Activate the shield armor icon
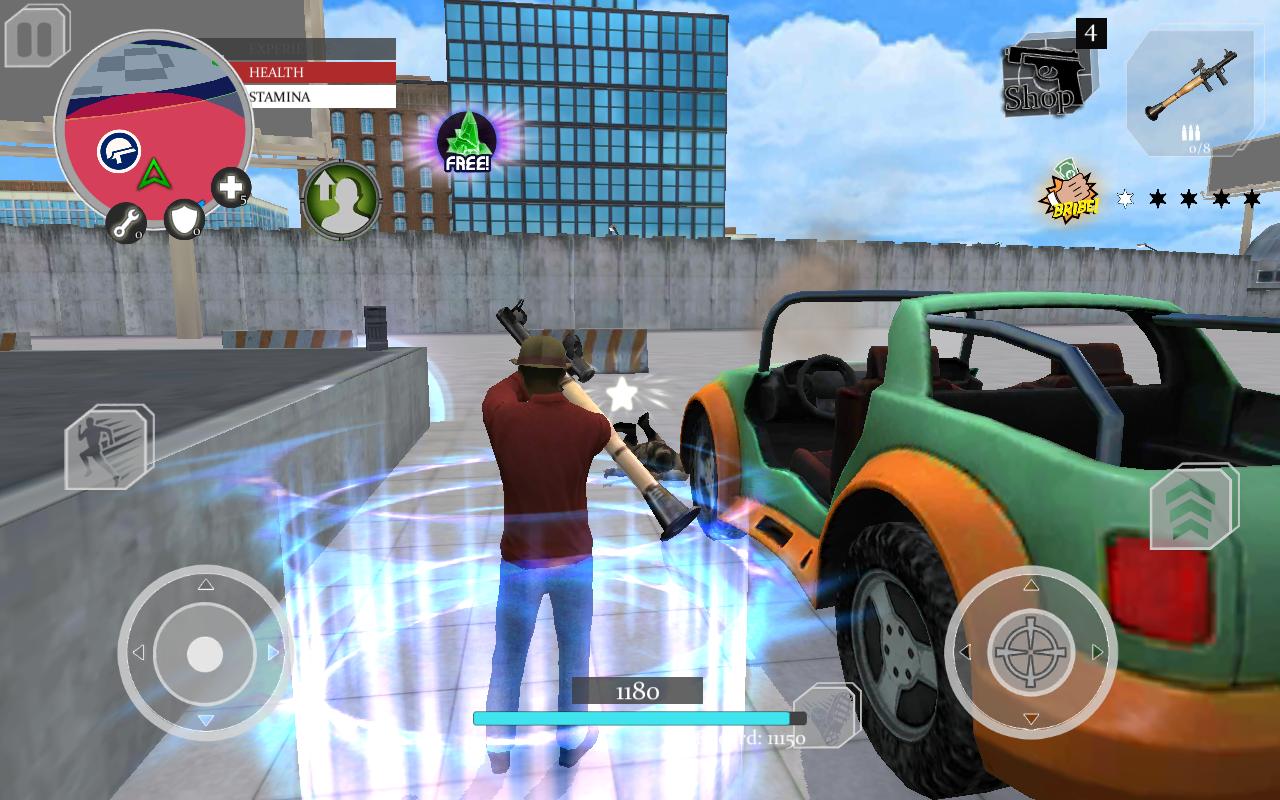Image resolution: width=1280 pixels, height=800 pixels. (185, 220)
